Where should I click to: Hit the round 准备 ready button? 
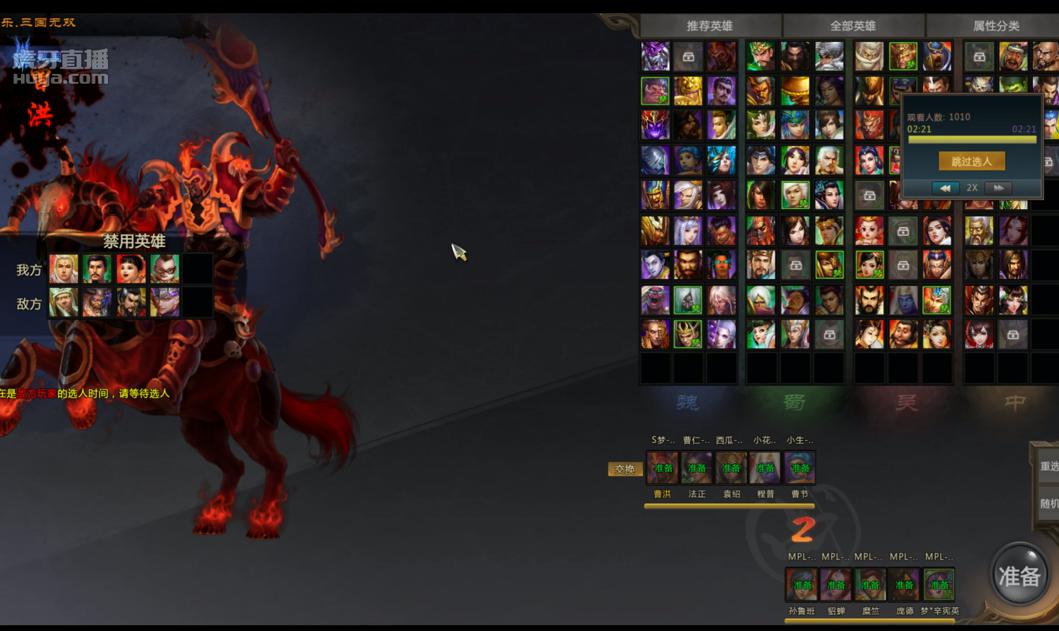[1019, 576]
